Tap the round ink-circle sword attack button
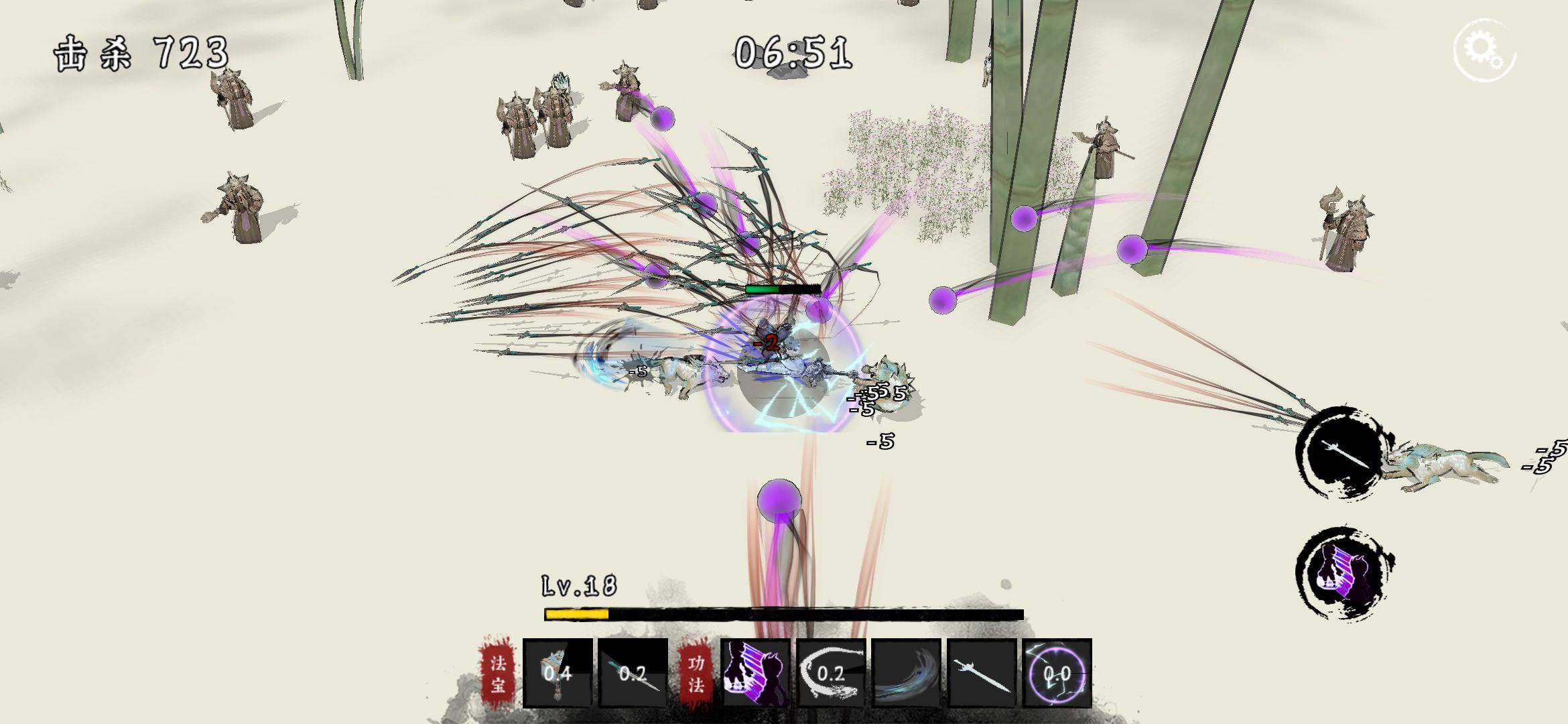The height and width of the screenshot is (724, 1568). point(1341,452)
